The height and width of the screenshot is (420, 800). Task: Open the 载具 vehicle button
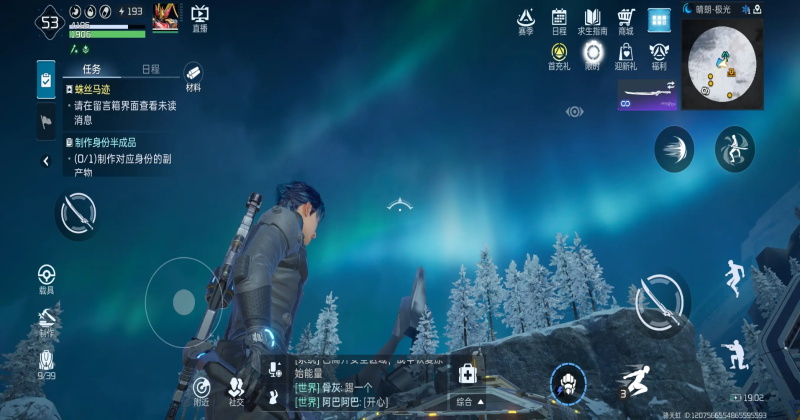point(46,279)
